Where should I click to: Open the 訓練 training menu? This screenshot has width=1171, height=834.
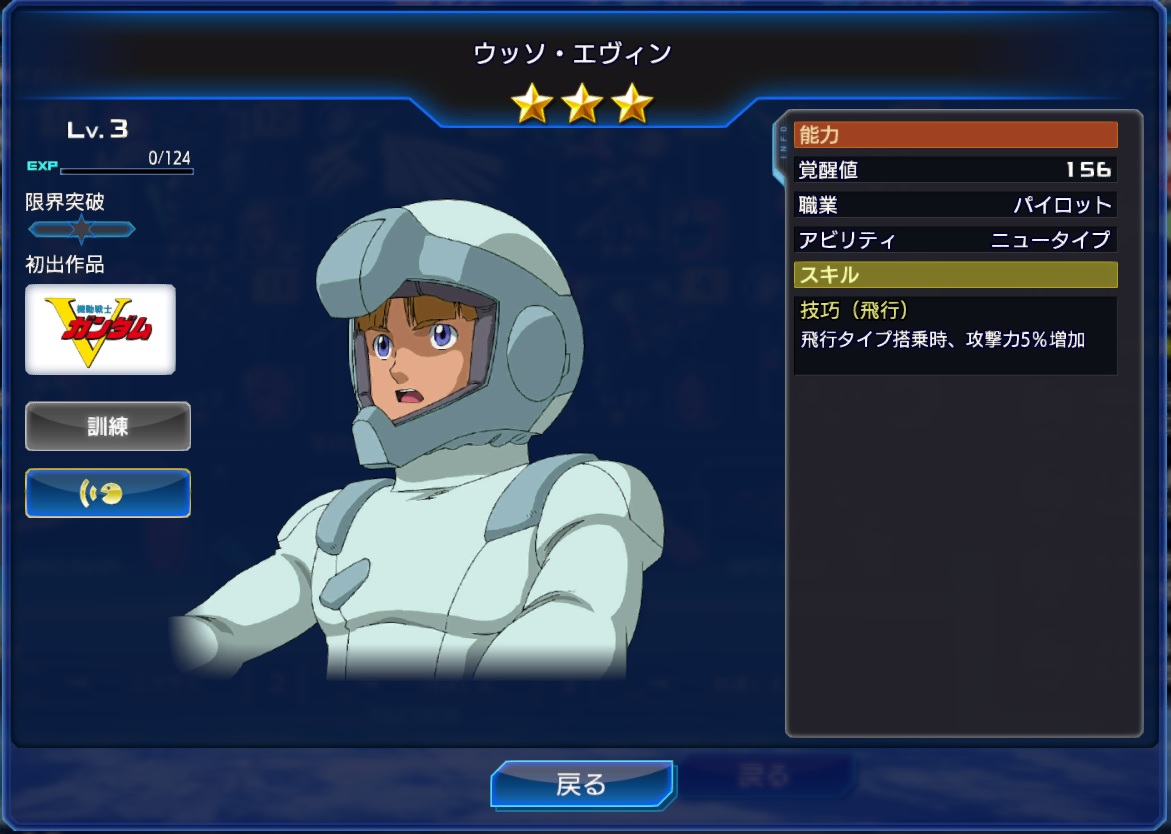(x=108, y=426)
